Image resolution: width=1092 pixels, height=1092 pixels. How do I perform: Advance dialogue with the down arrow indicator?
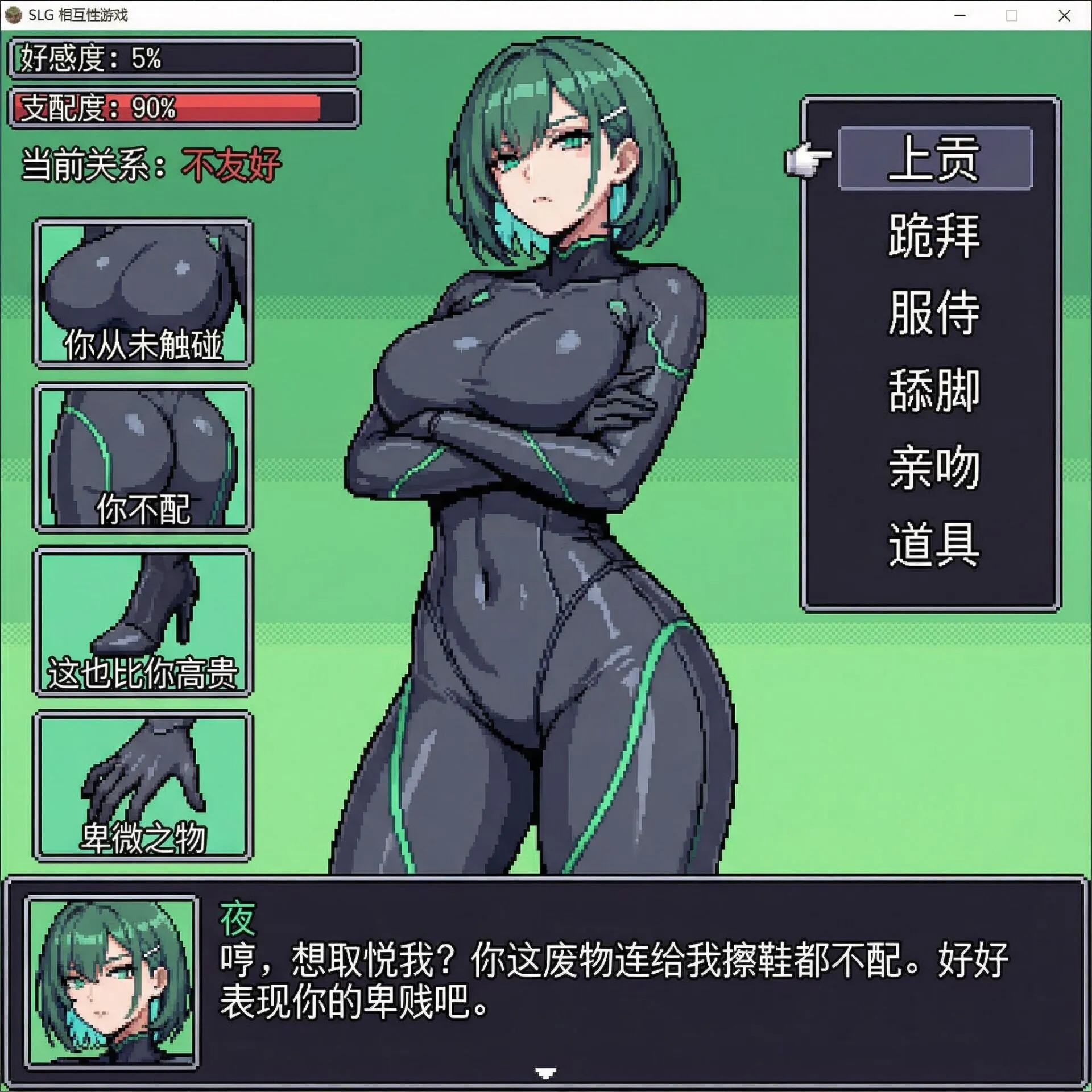coord(546,1073)
